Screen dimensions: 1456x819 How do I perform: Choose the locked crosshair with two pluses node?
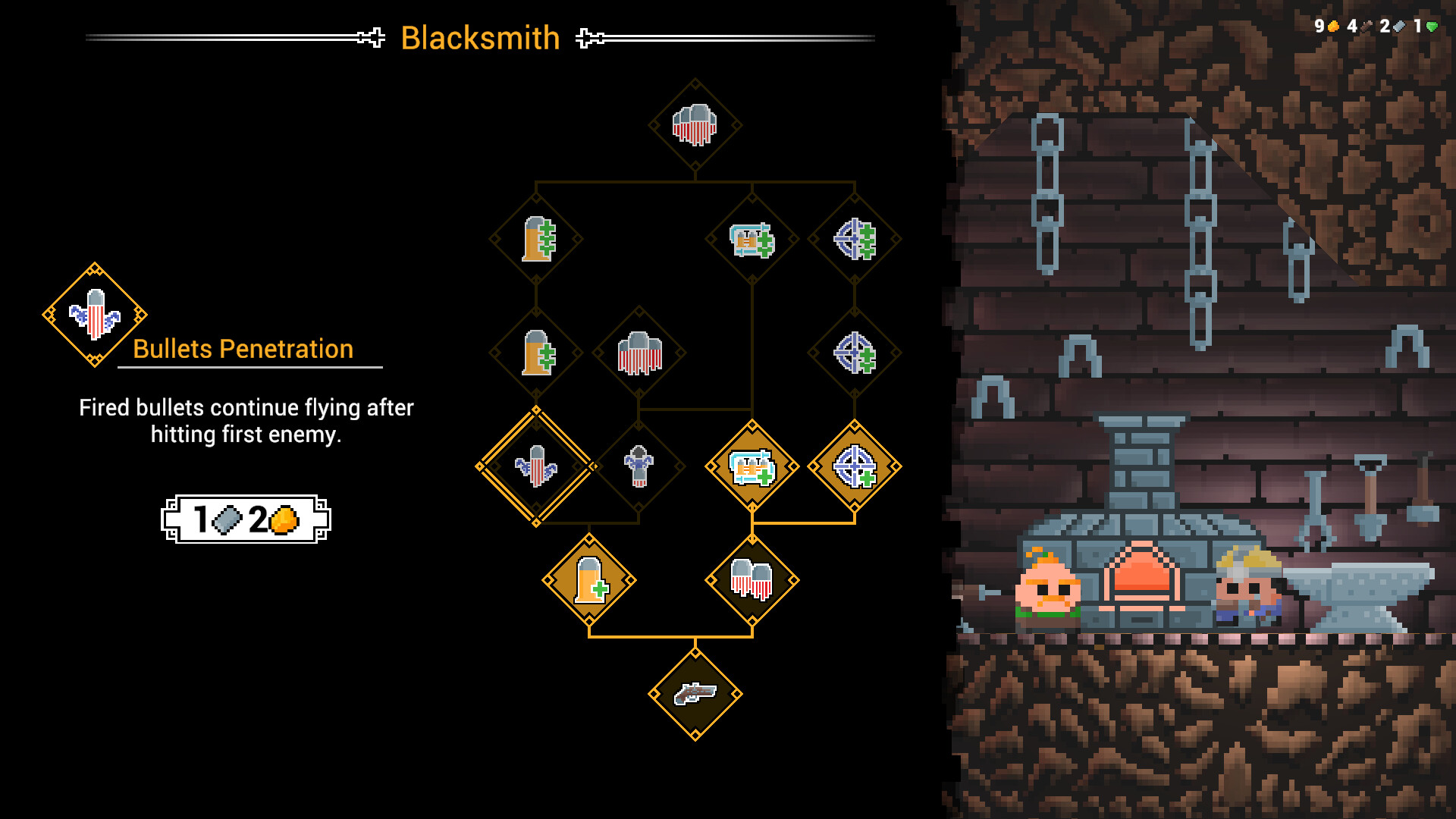pyautogui.click(x=855, y=353)
